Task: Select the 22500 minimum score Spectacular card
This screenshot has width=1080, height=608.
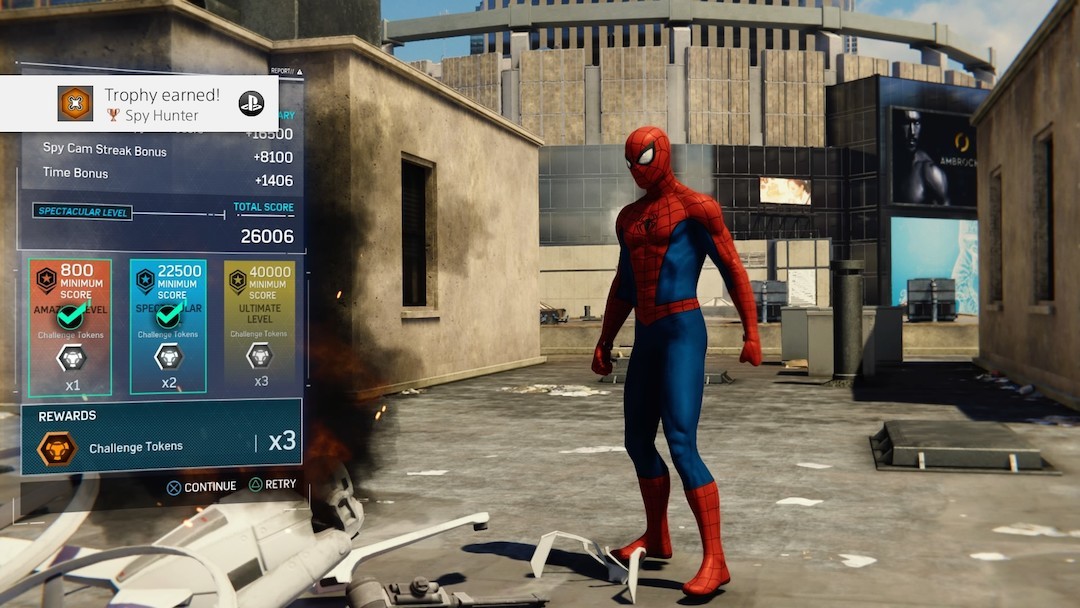Action: click(x=168, y=327)
